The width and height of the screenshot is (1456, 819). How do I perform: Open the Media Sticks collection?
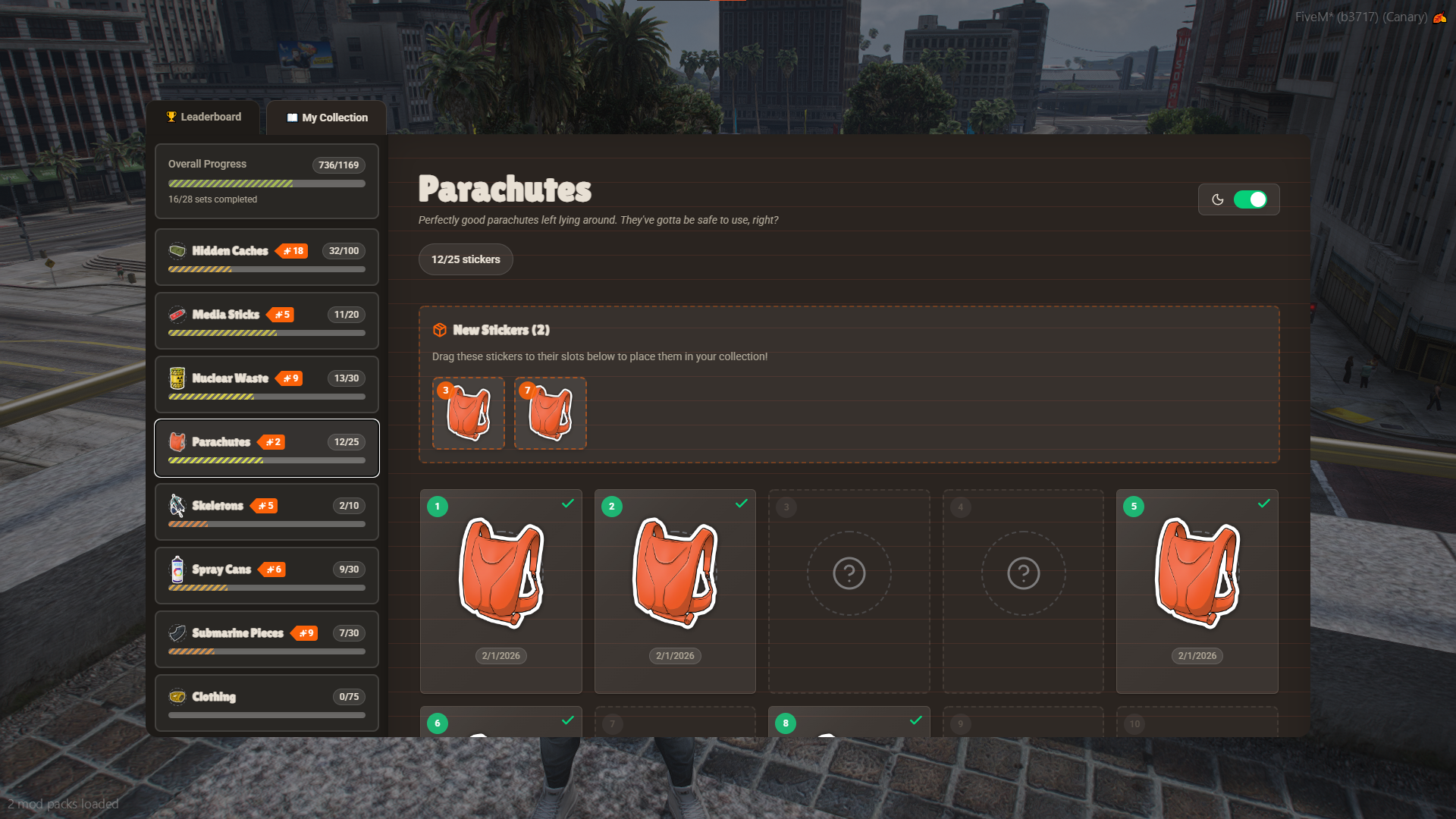click(266, 321)
